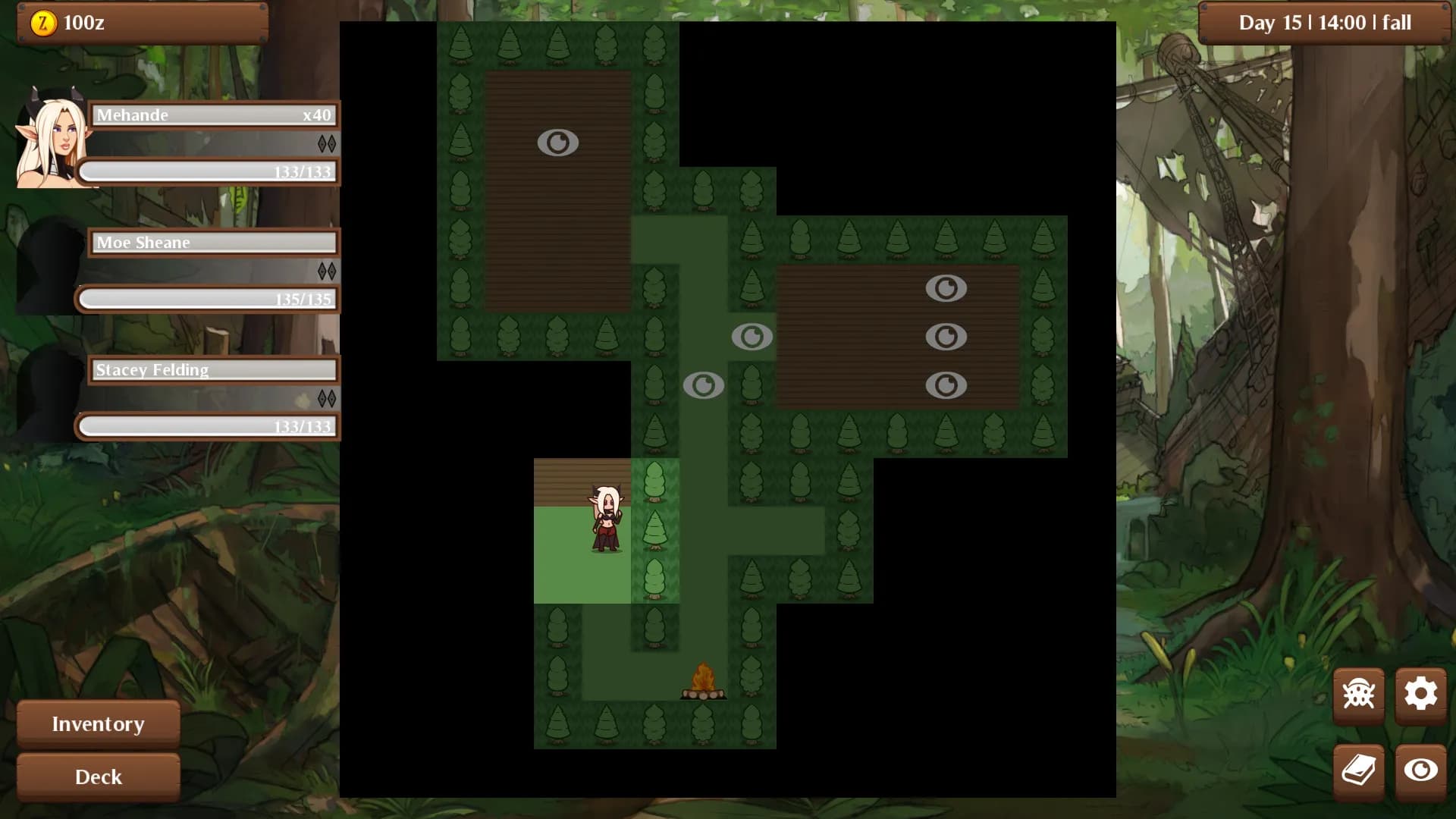The width and height of the screenshot is (1456, 819).
Task: Select the topmost eye marker in the right cabin
Action: [x=946, y=288]
